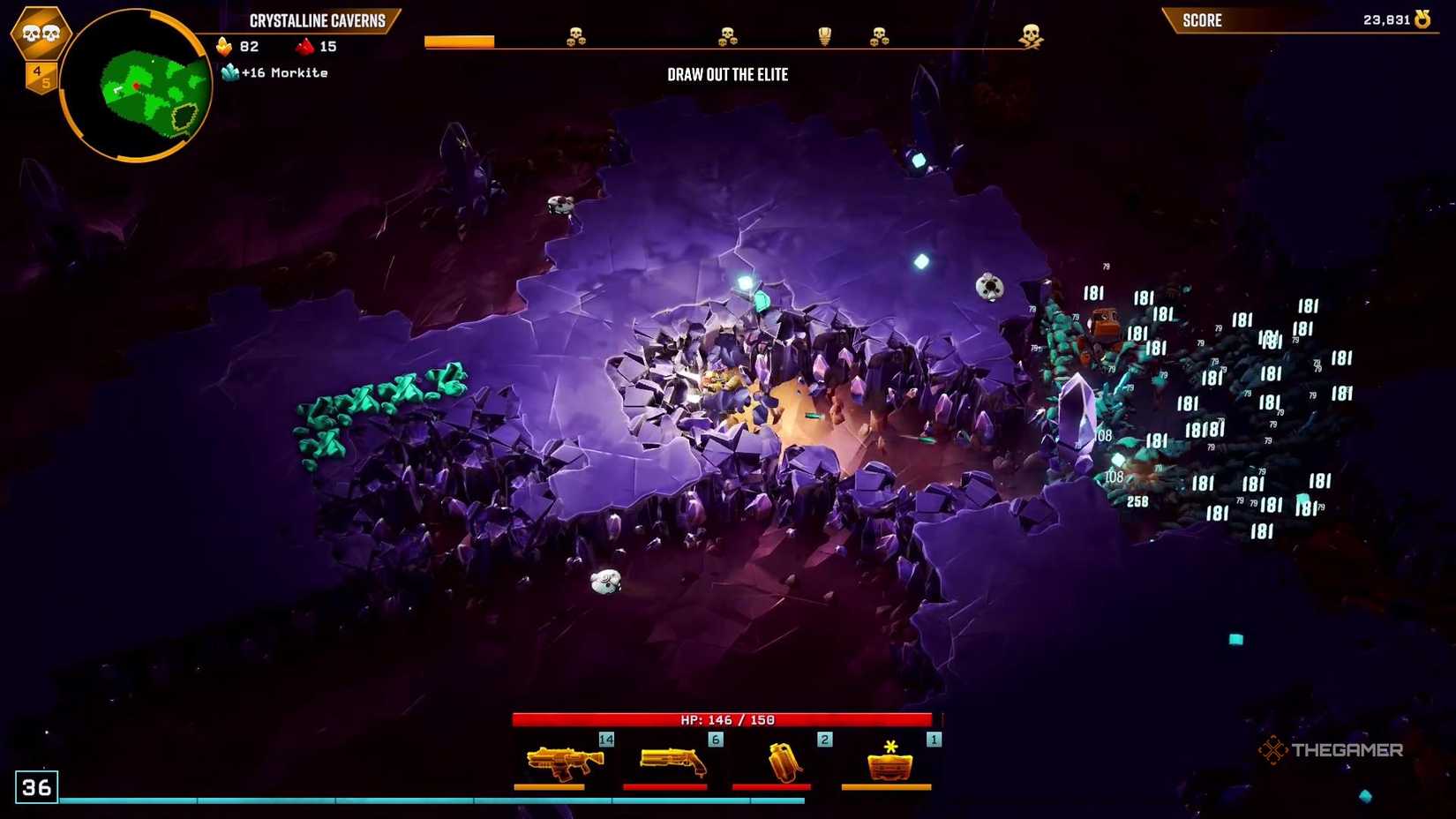The height and width of the screenshot is (819, 1456).
Task: Select the grenade weapon slot
Action: [x=785, y=761]
